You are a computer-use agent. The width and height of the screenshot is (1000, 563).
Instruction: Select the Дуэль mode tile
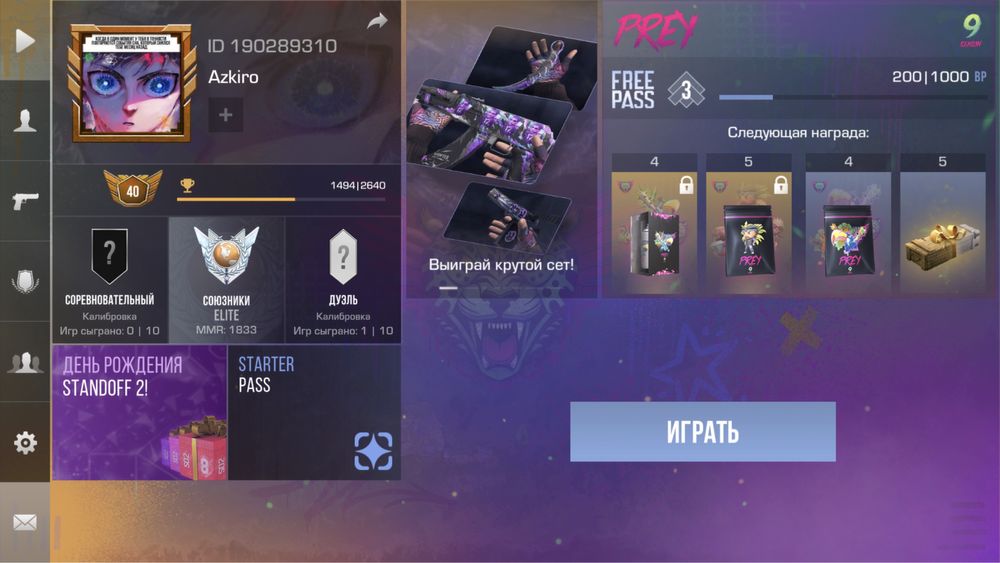pyautogui.click(x=343, y=281)
